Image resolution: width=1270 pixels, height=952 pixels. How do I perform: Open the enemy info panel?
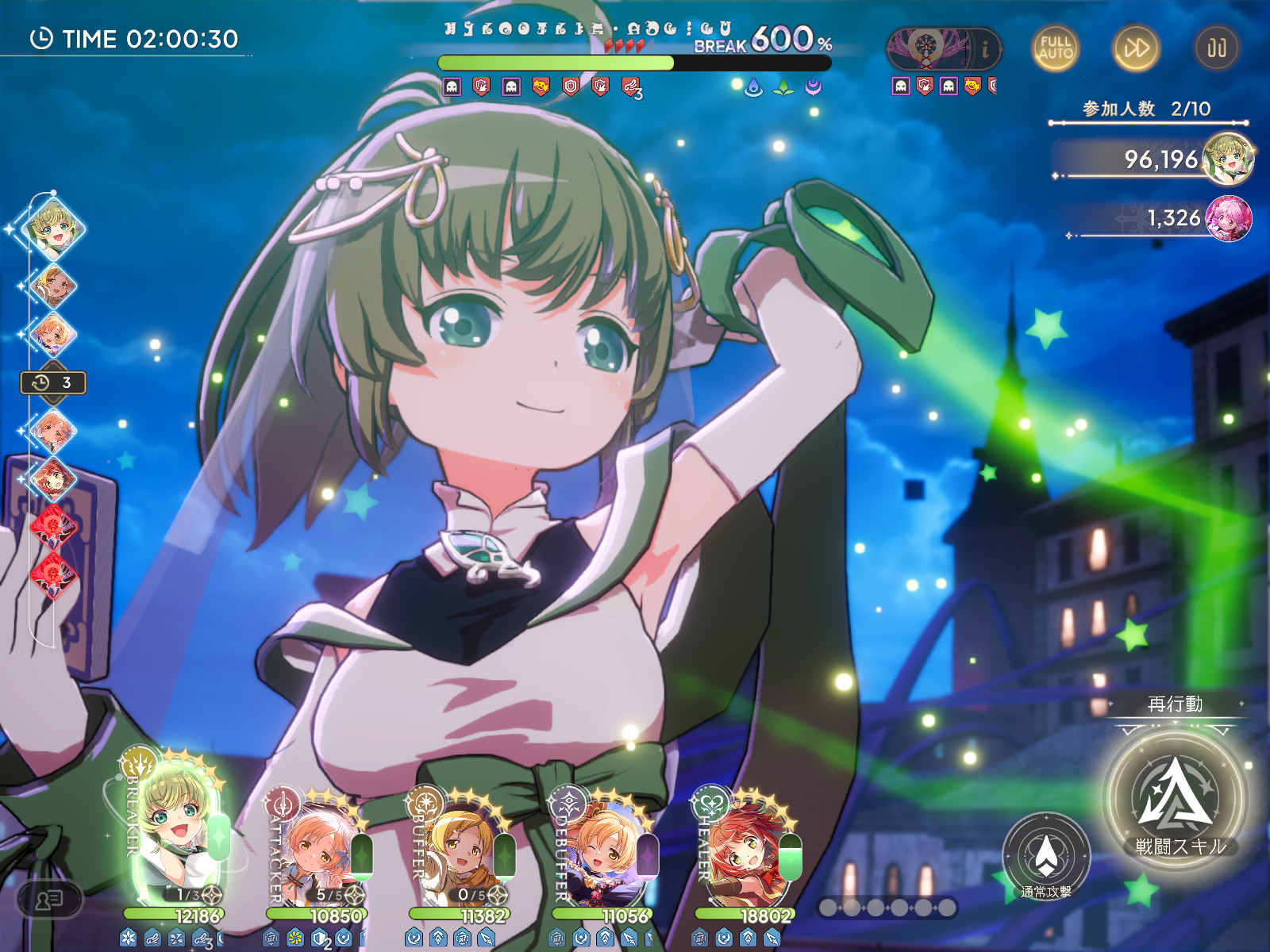(x=985, y=49)
